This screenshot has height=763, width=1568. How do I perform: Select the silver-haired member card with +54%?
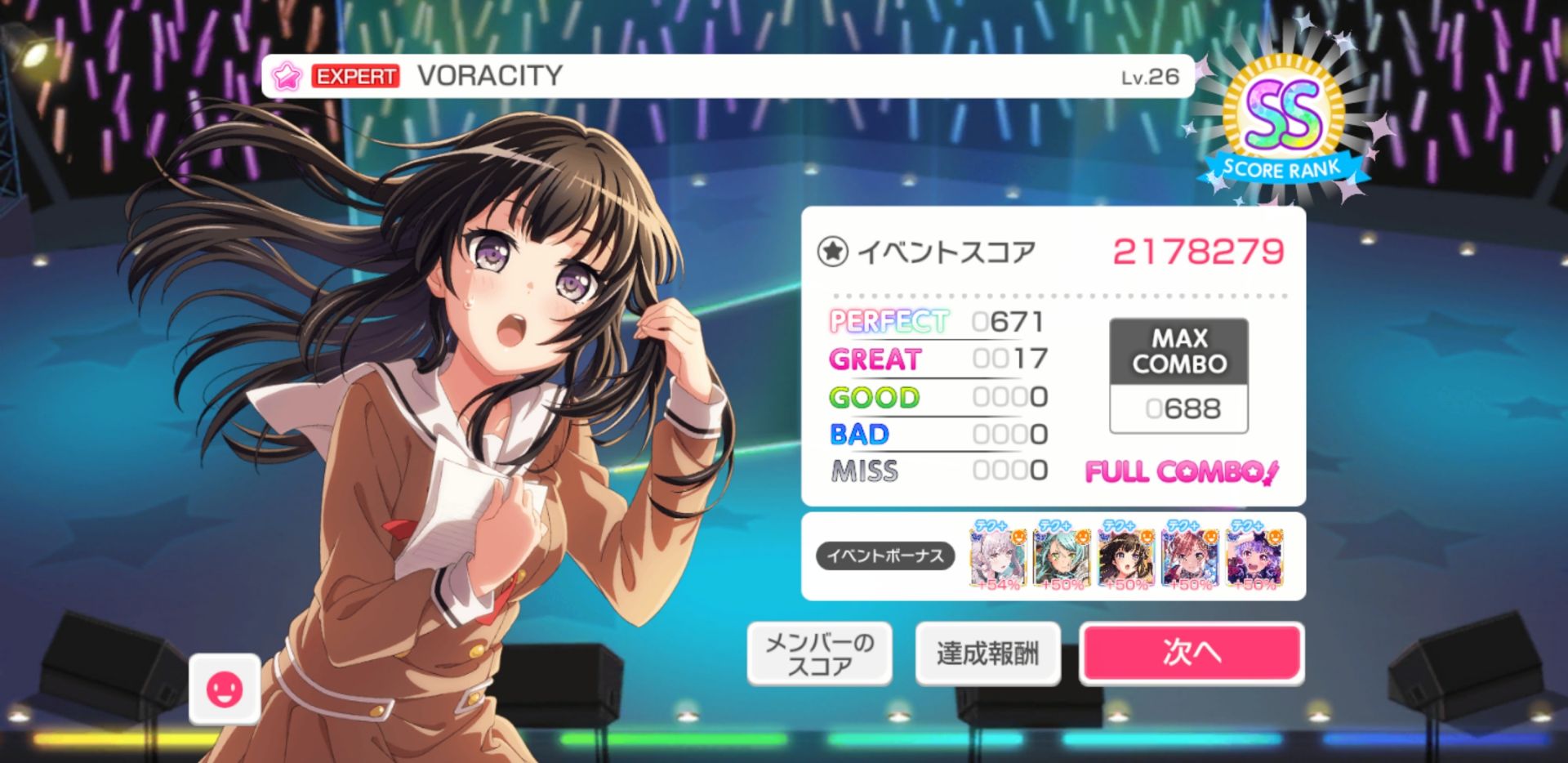pyautogui.click(x=997, y=556)
